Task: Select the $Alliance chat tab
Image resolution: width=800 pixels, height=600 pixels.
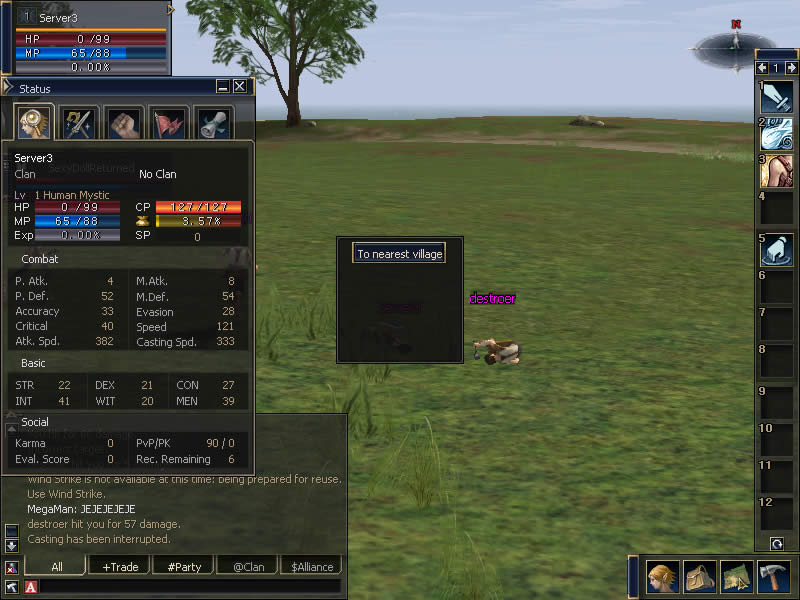Action: click(x=311, y=567)
